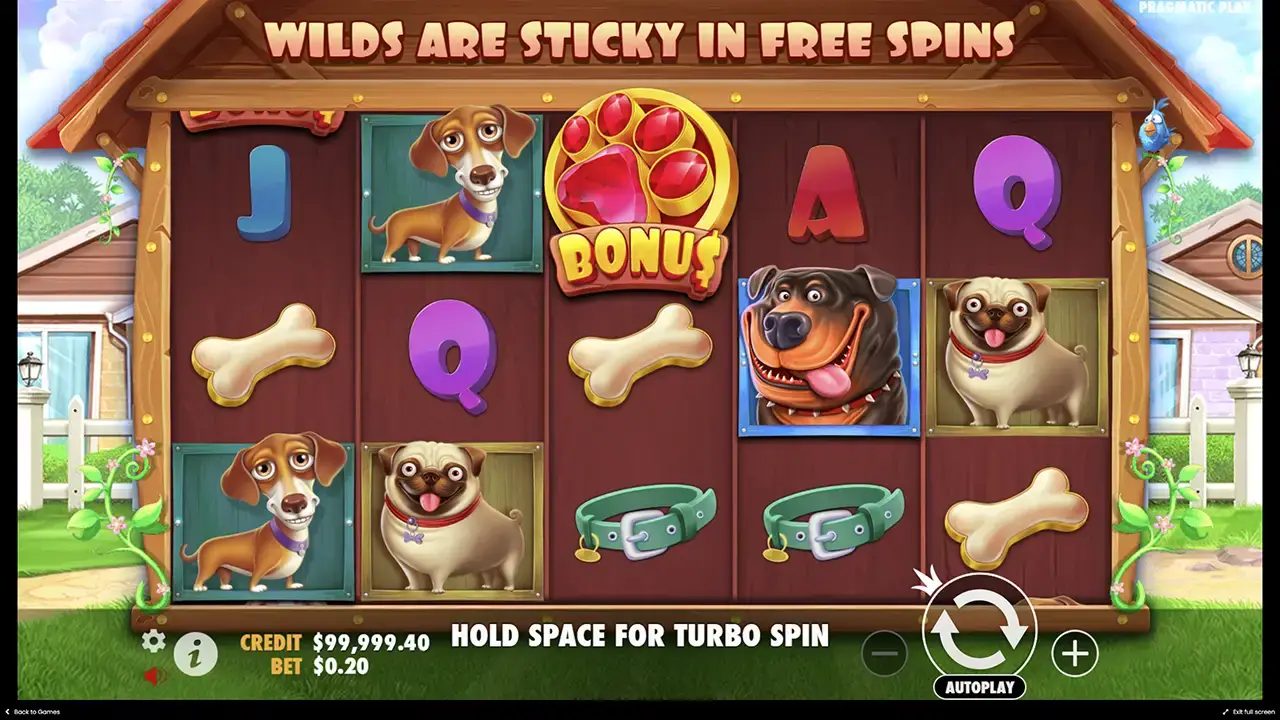The width and height of the screenshot is (1280, 720).
Task: Increase the bet with the plus button
Action: [1074, 654]
